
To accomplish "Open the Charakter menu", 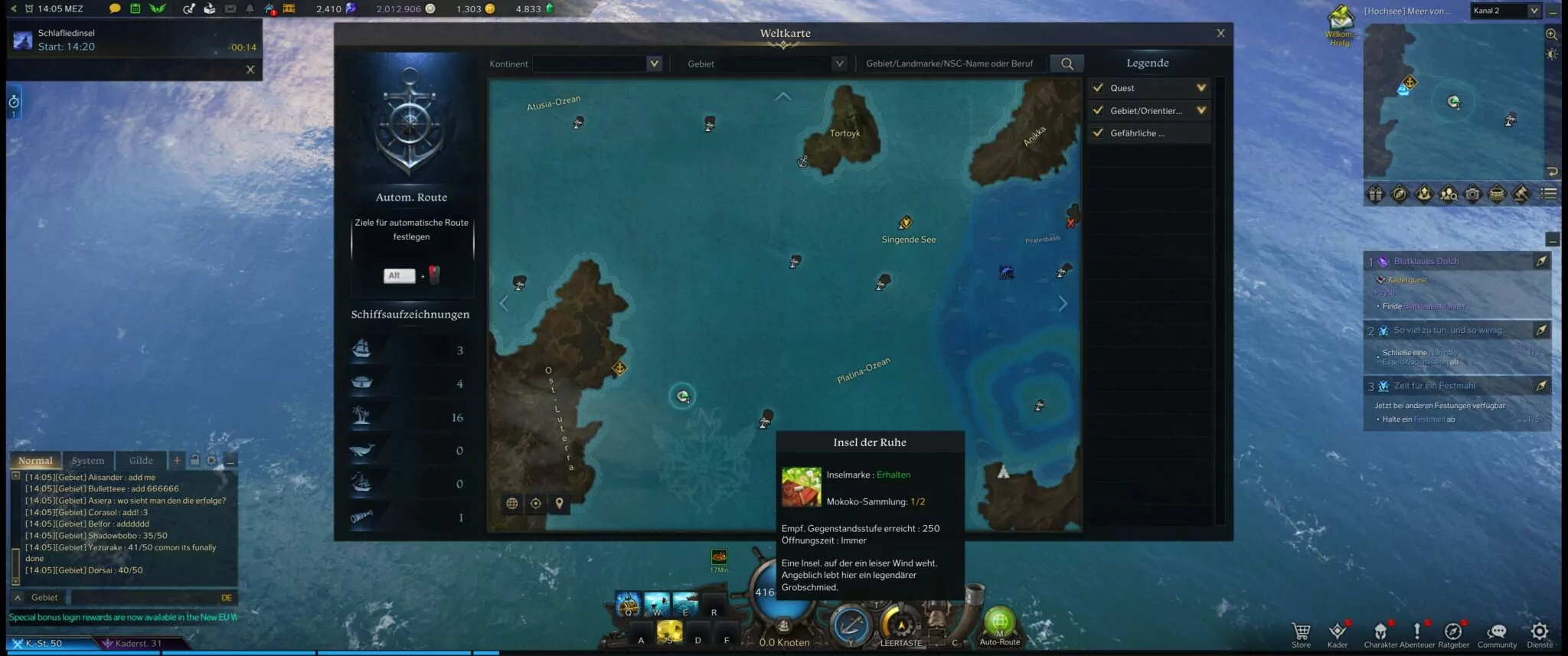I will 1380,632.
